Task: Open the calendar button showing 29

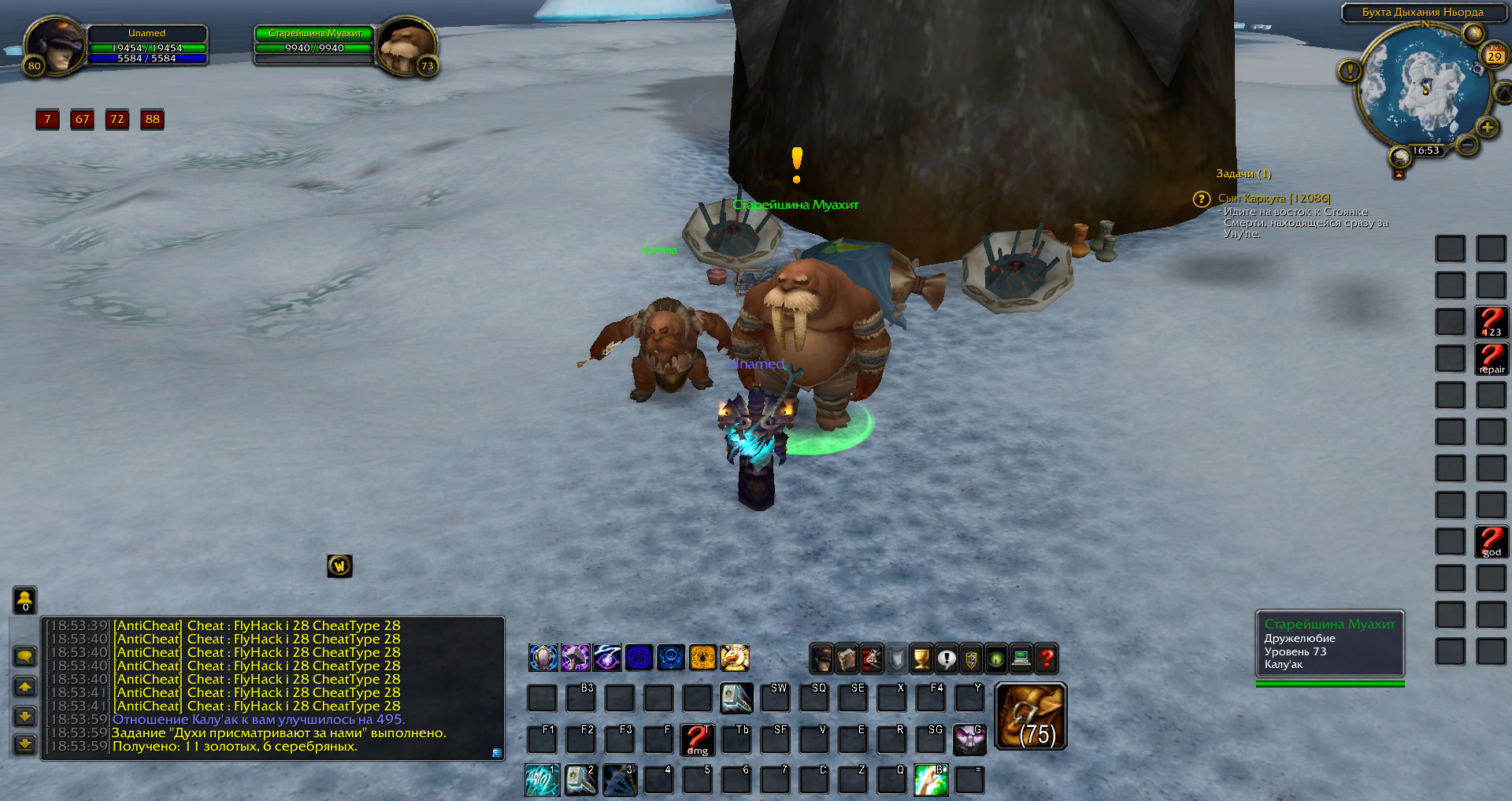Action: click(x=1494, y=55)
